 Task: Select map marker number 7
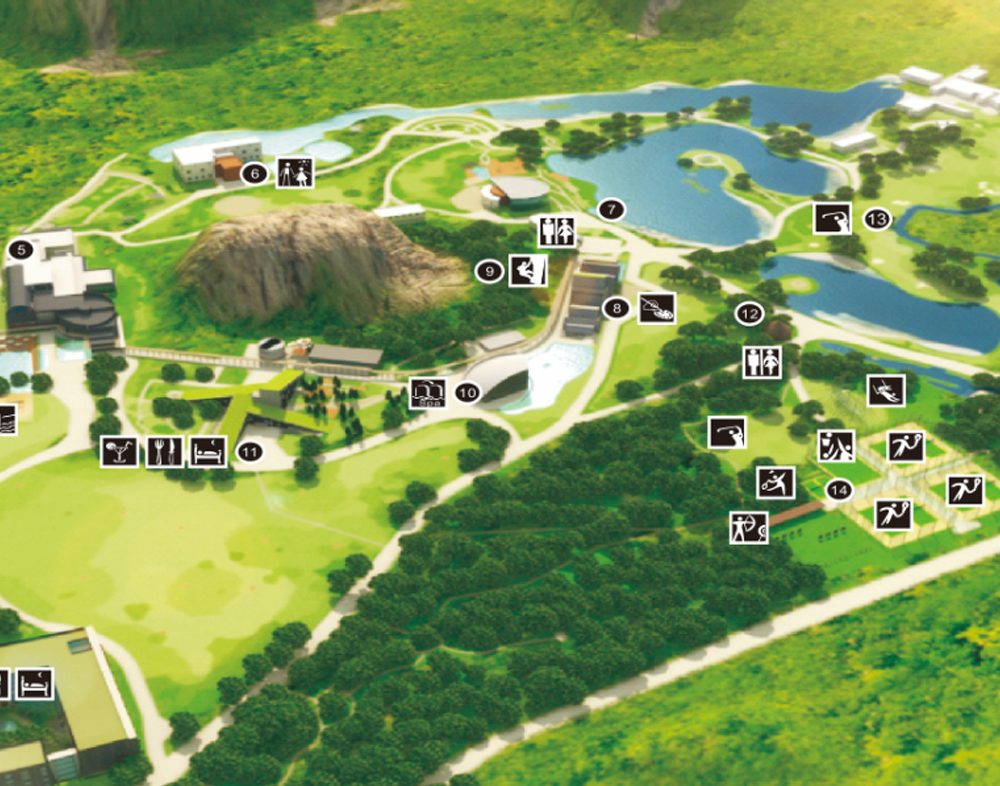[610, 210]
